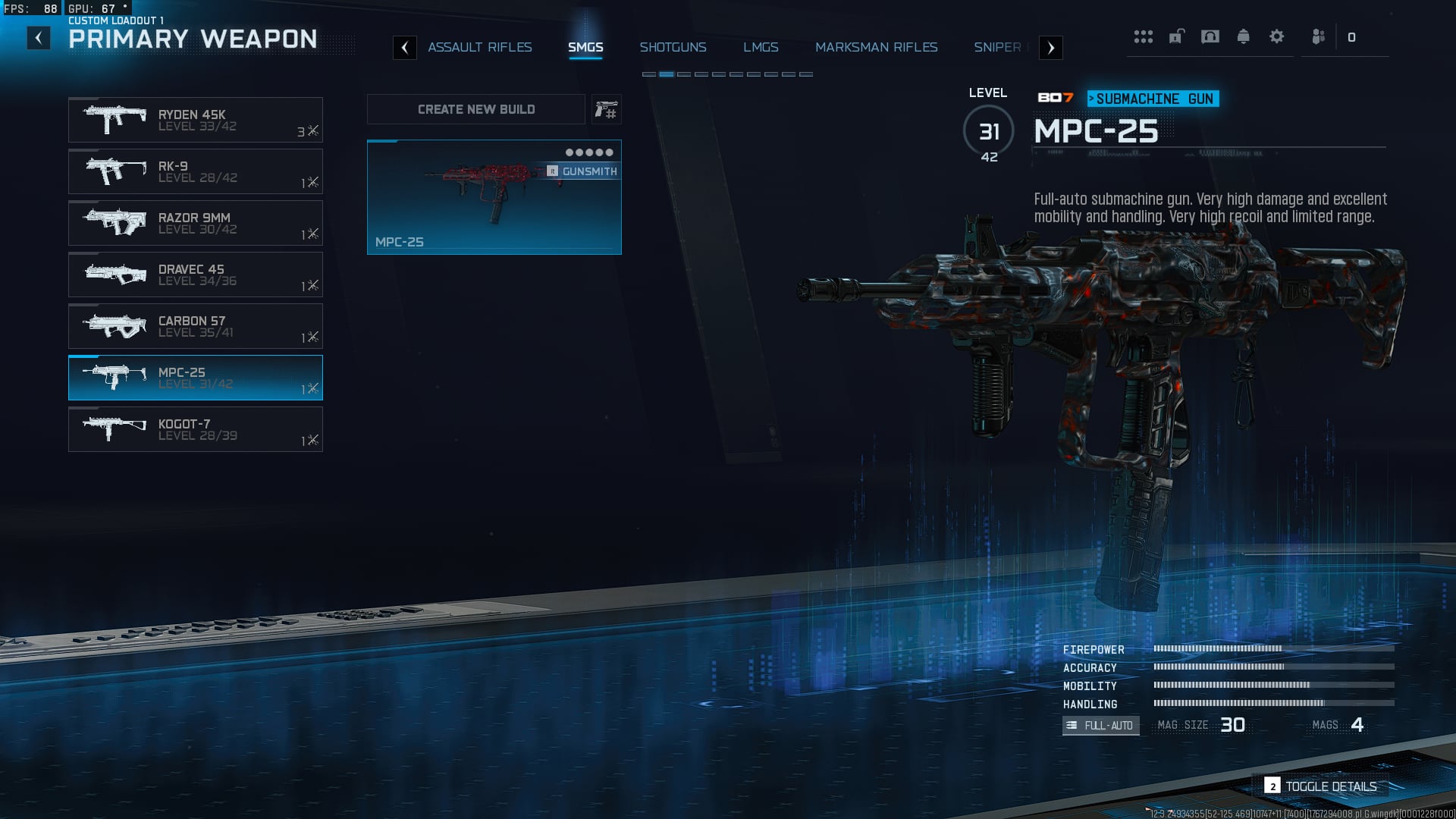Image resolution: width=1456 pixels, height=819 pixels.
Task: Select the Dravec 45 weapon row
Action: click(196, 275)
